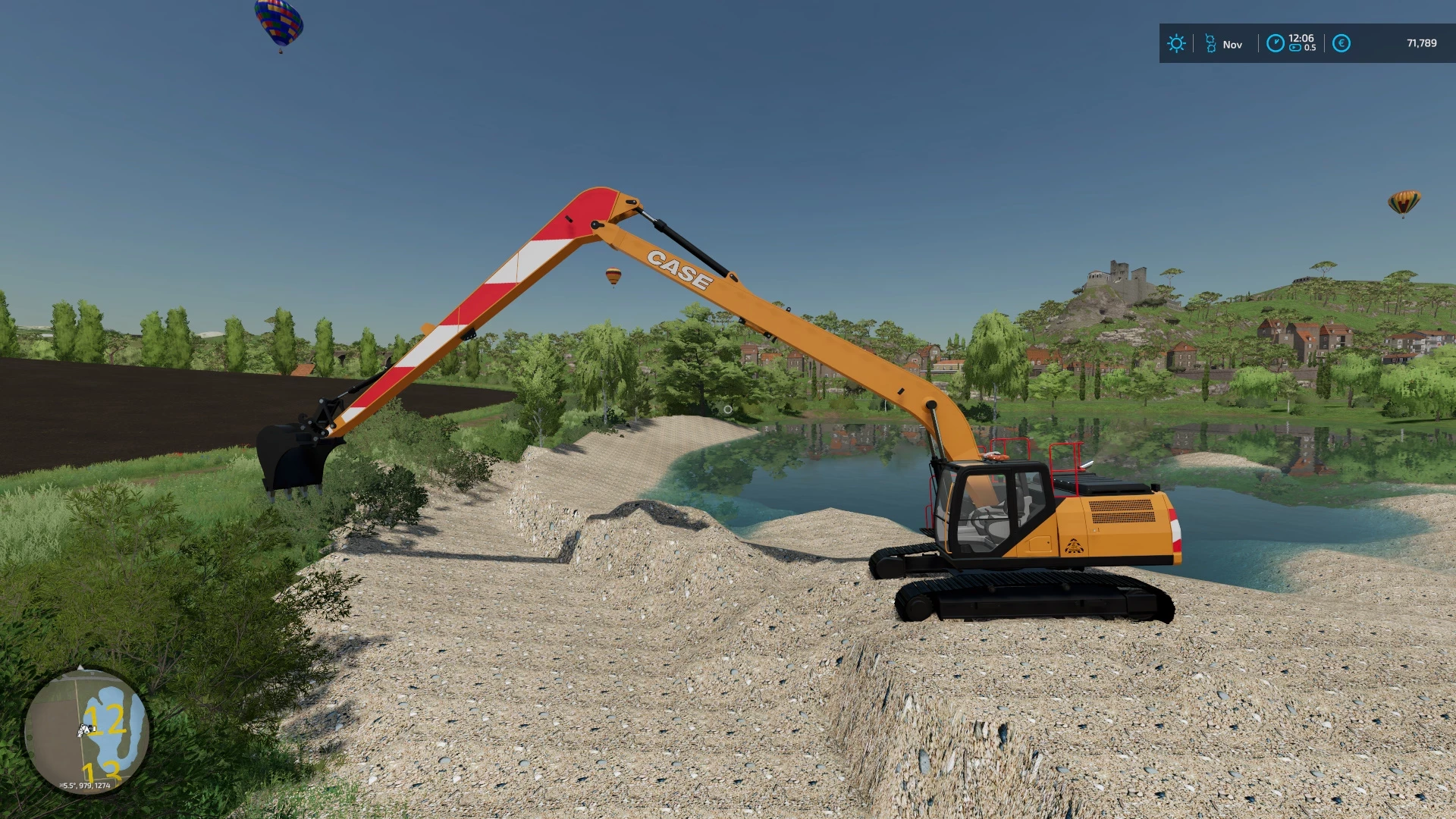Click the blue clock icon showing 12:06

pos(1276,42)
